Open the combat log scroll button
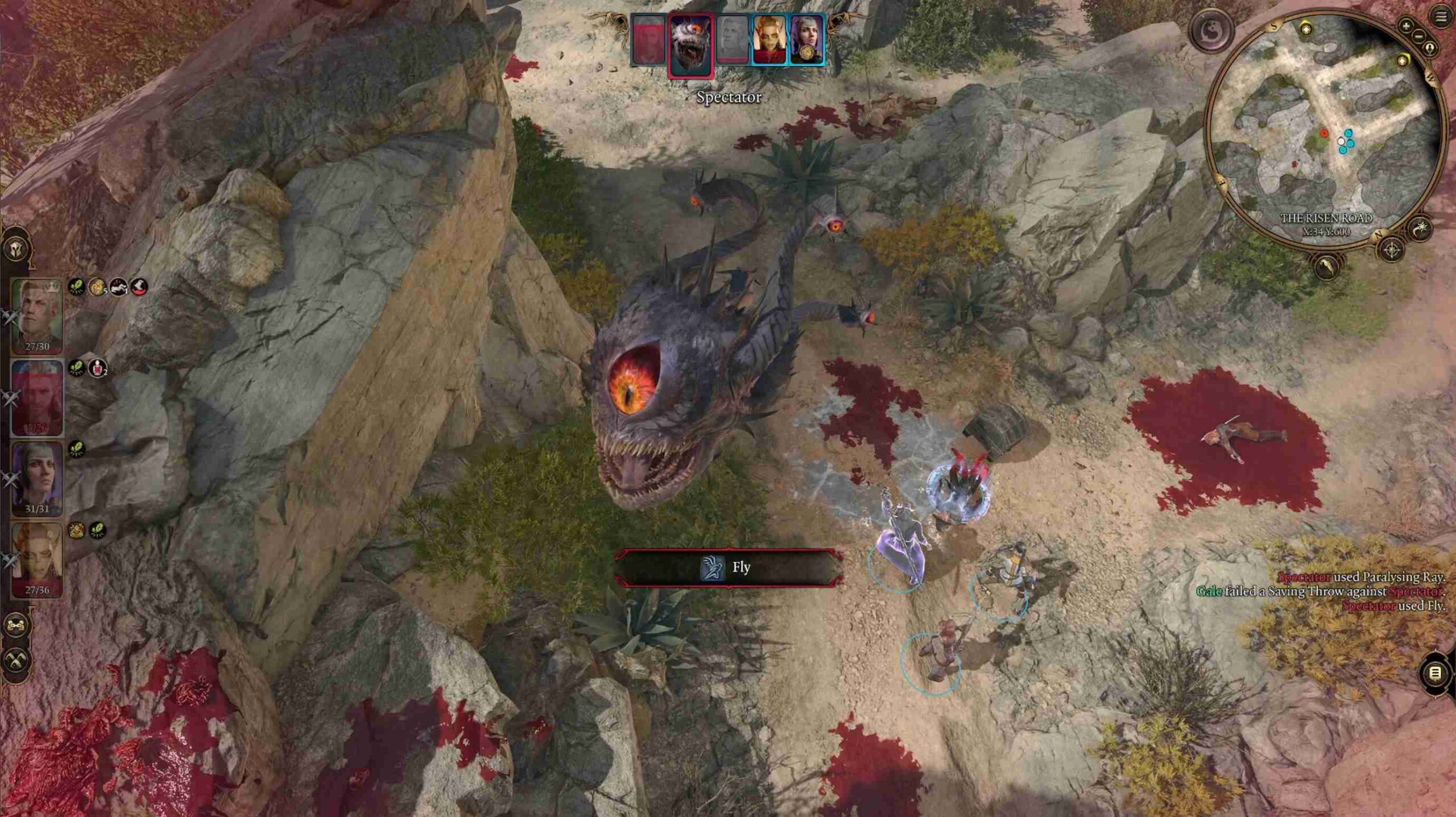The height and width of the screenshot is (817, 1456). [x=1435, y=674]
